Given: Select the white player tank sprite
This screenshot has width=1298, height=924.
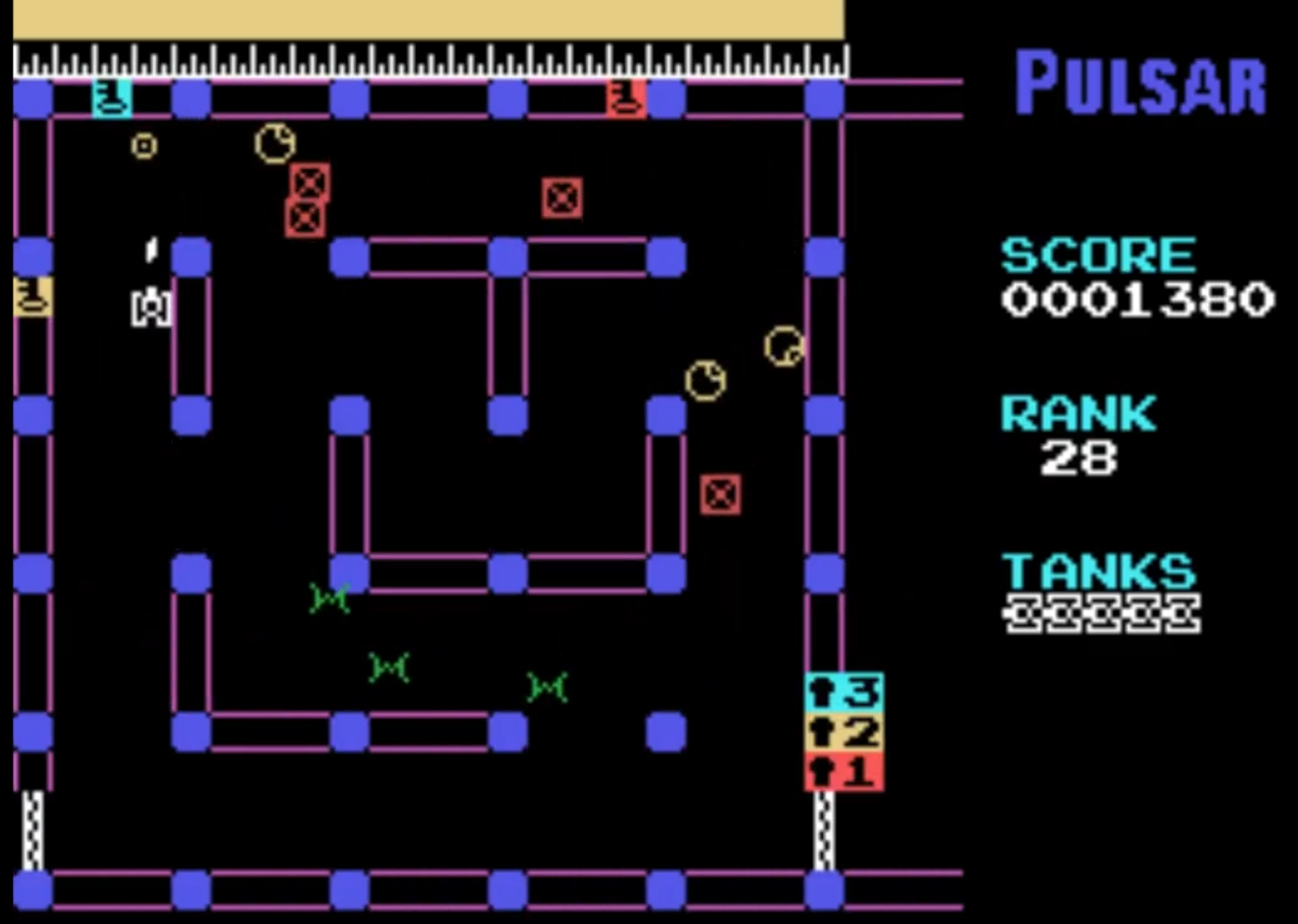Looking at the screenshot, I should (150, 307).
